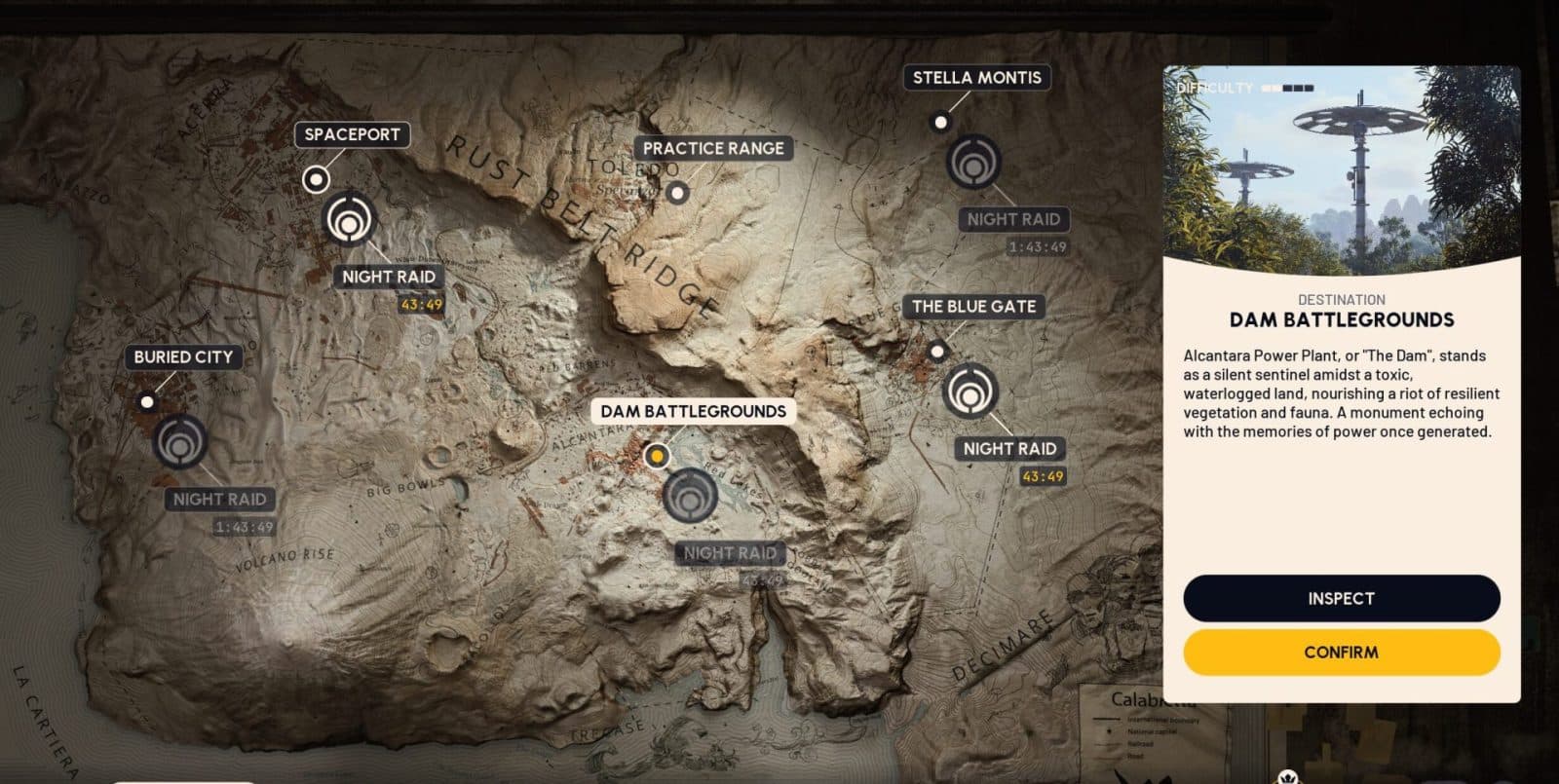The height and width of the screenshot is (784, 1559).
Task: Select the Practice Range label
Action: (714, 147)
